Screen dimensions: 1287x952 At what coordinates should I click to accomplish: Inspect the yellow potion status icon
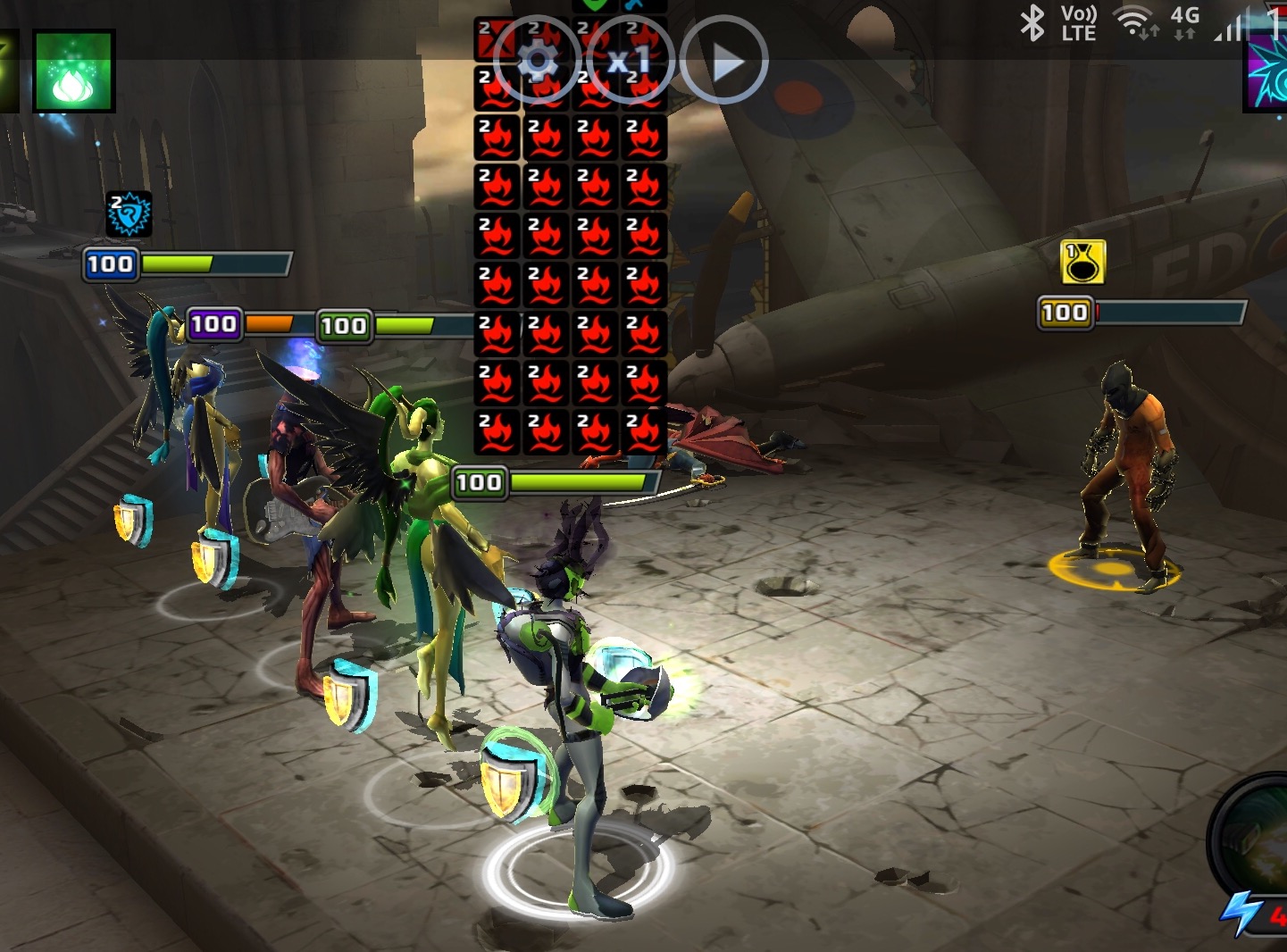point(1082,262)
